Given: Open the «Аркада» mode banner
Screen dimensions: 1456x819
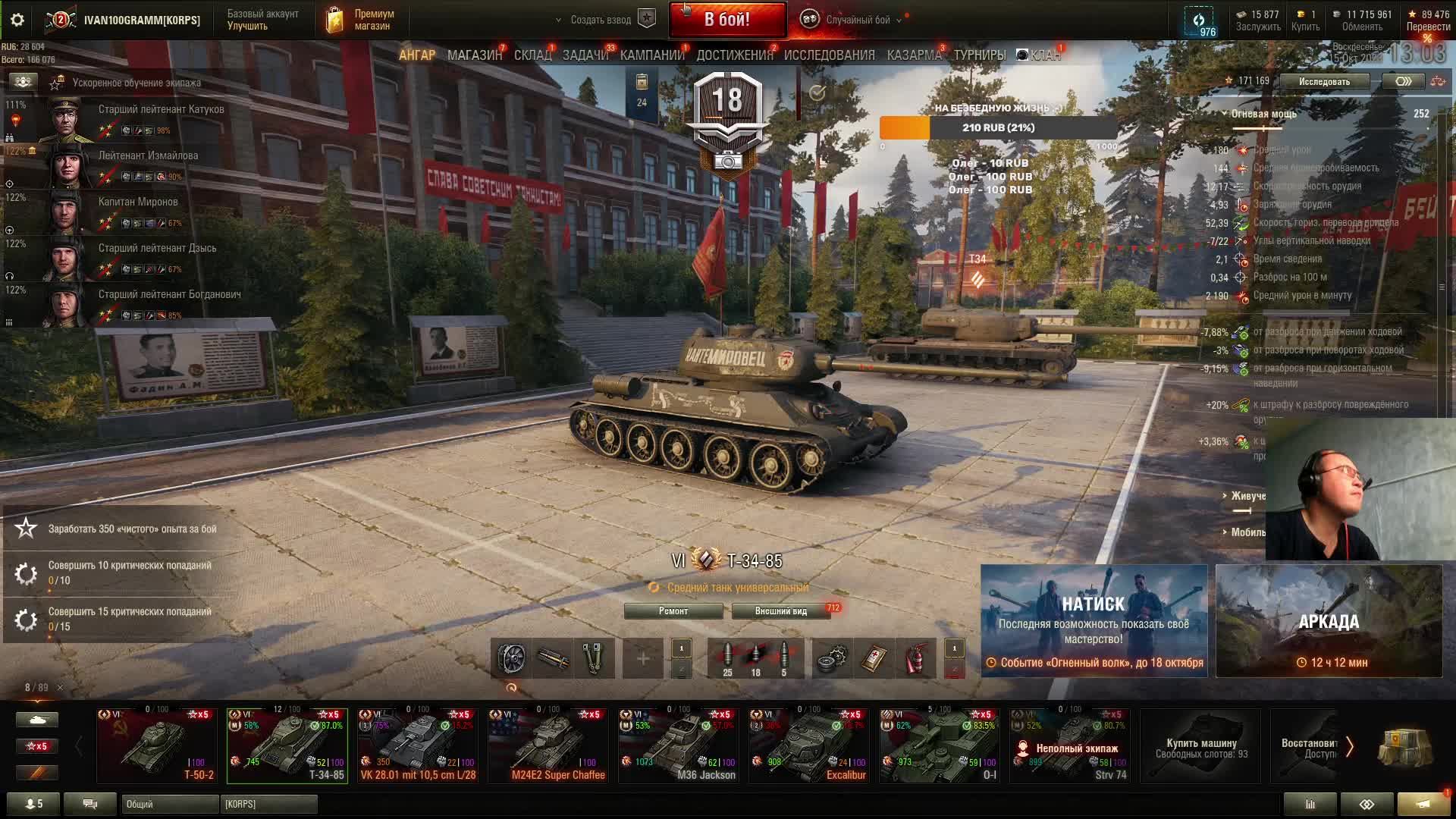Looking at the screenshot, I should pos(1329,620).
